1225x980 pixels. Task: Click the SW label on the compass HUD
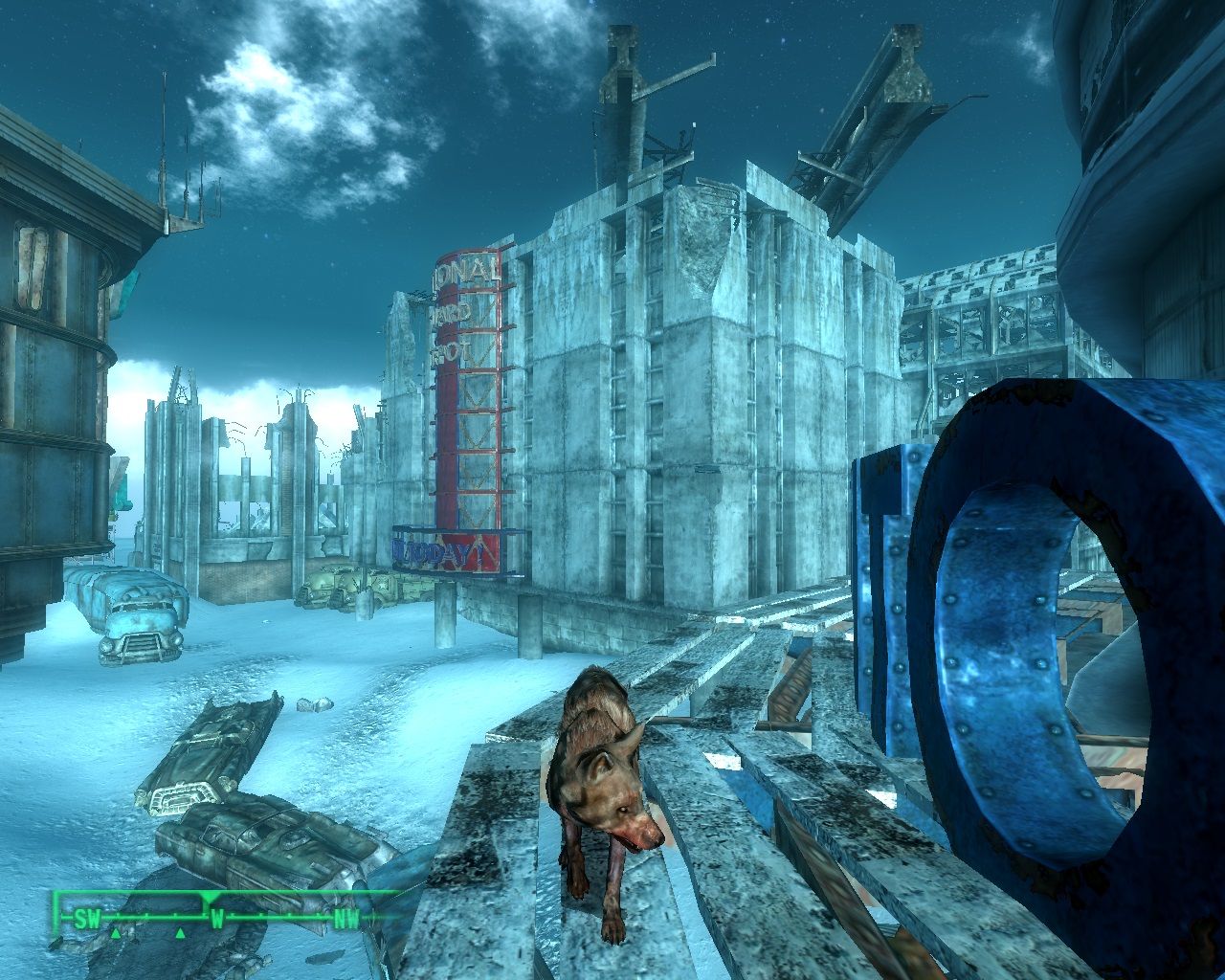click(x=86, y=917)
